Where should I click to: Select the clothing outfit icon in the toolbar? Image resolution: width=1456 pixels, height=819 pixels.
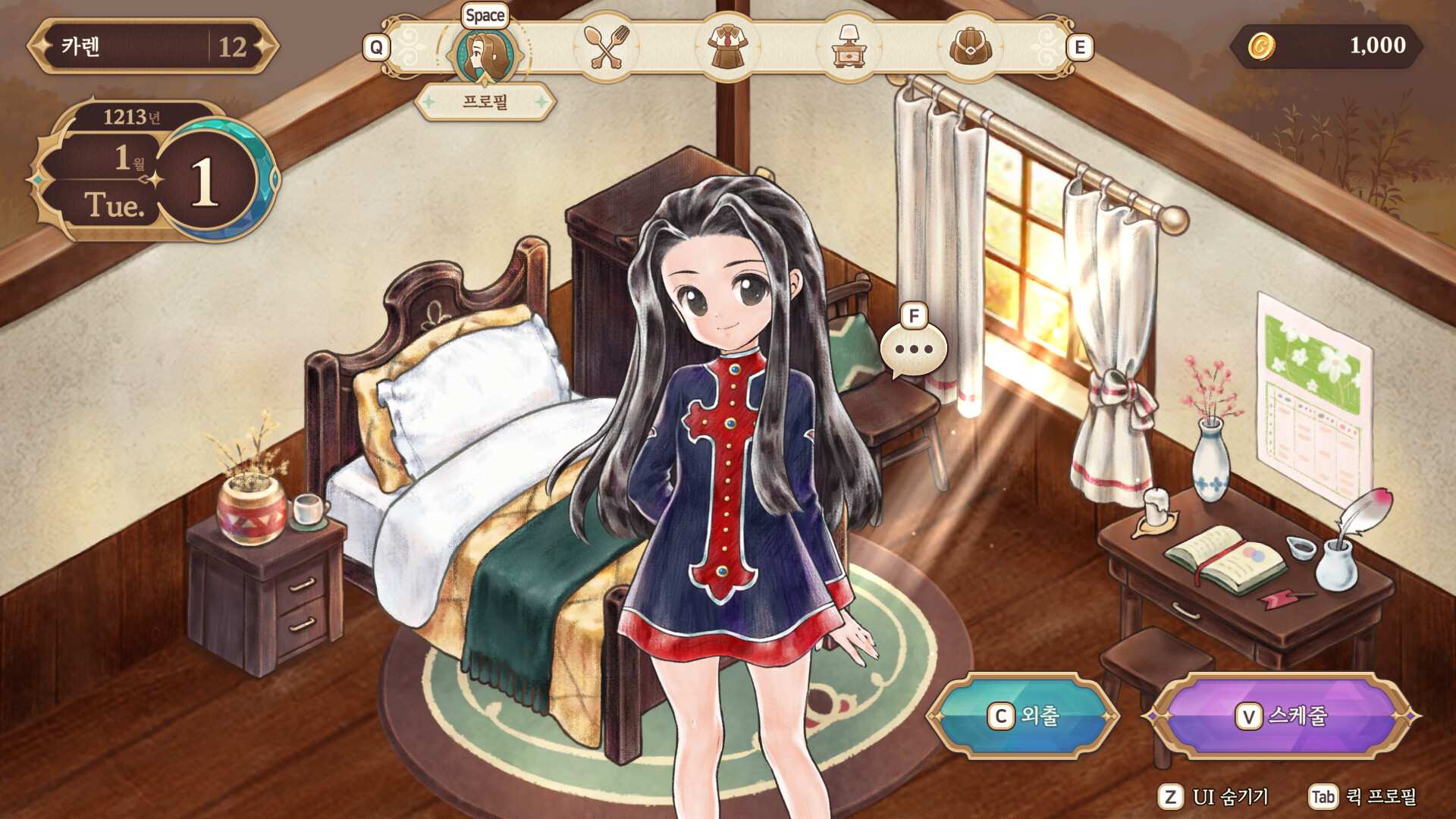(x=730, y=47)
